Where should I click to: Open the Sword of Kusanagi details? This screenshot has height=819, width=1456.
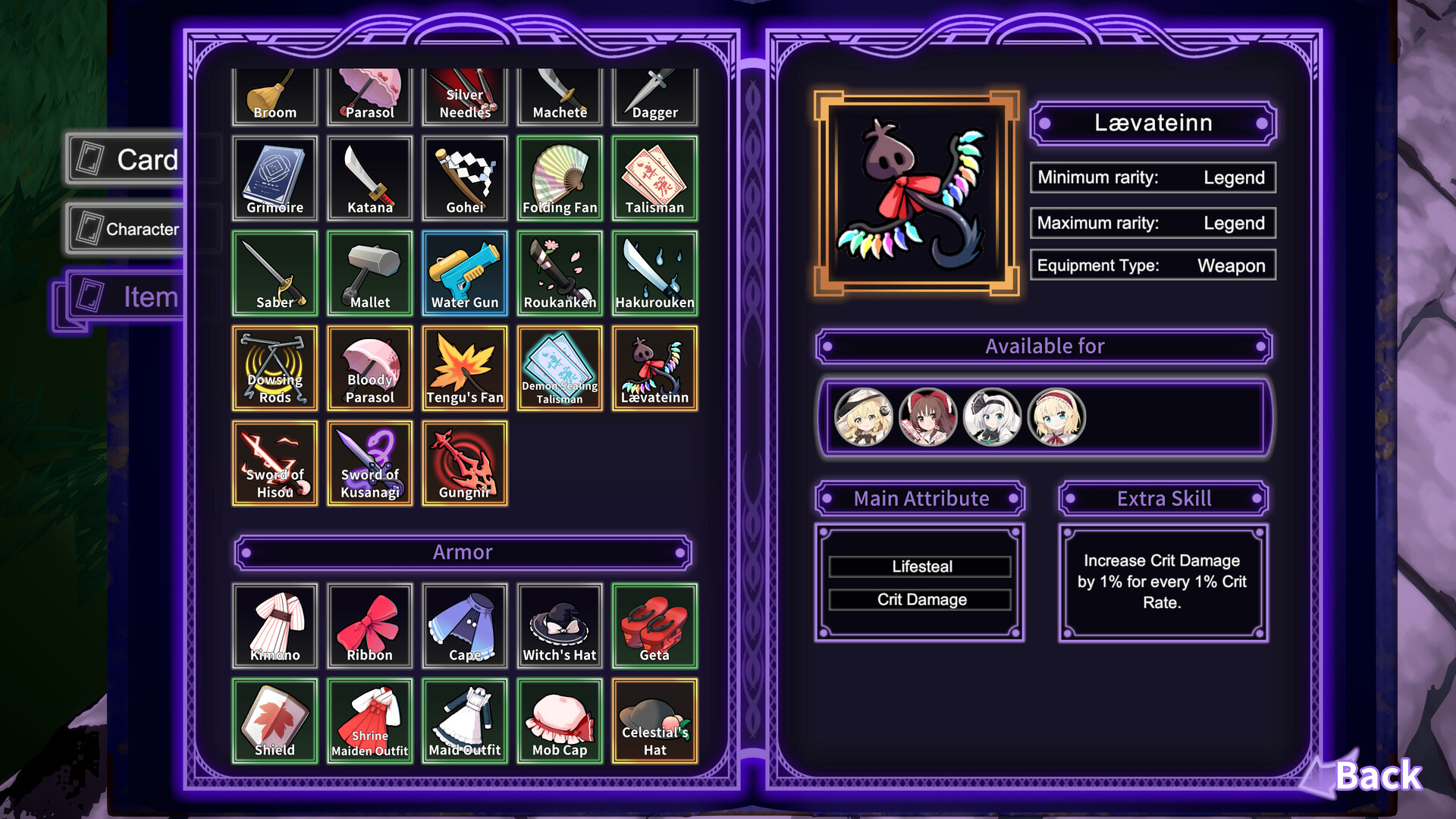[369, 463]
